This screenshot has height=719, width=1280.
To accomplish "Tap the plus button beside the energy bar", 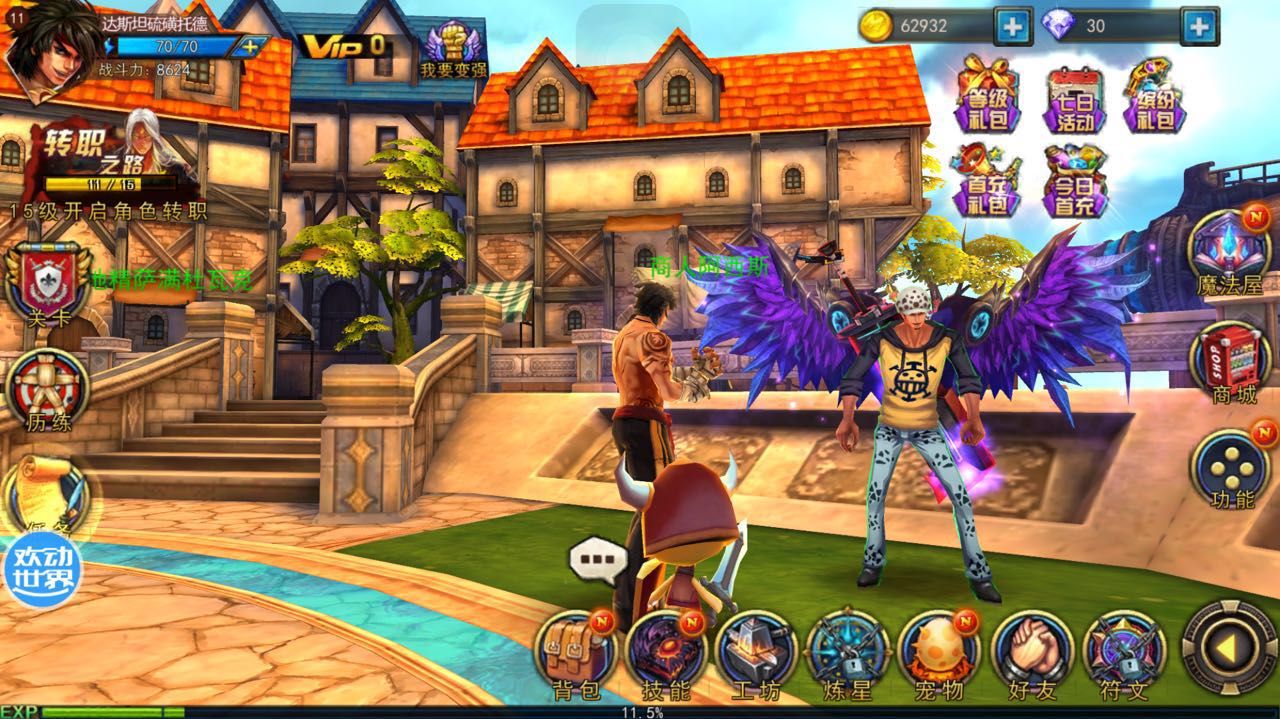I will pos(250,46).
